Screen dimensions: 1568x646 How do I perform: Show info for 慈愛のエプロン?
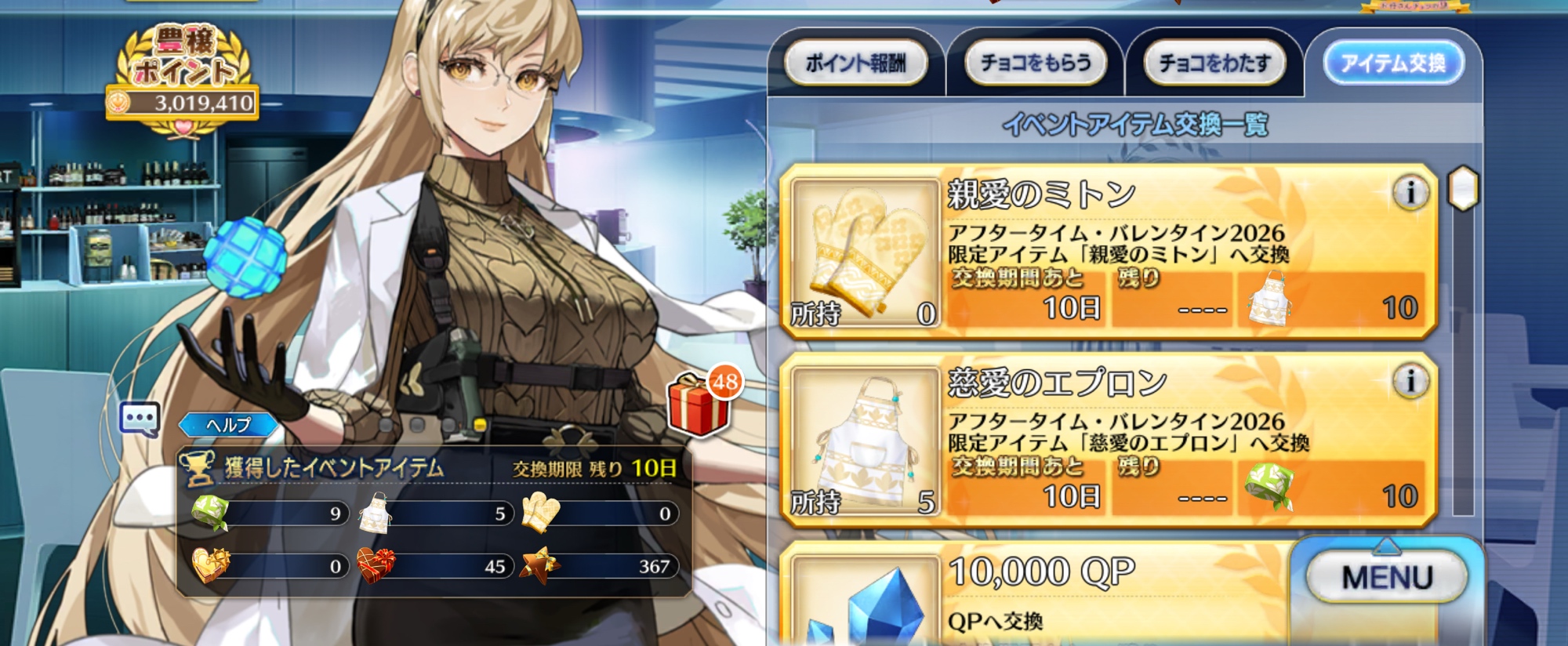pos(1410,381)
